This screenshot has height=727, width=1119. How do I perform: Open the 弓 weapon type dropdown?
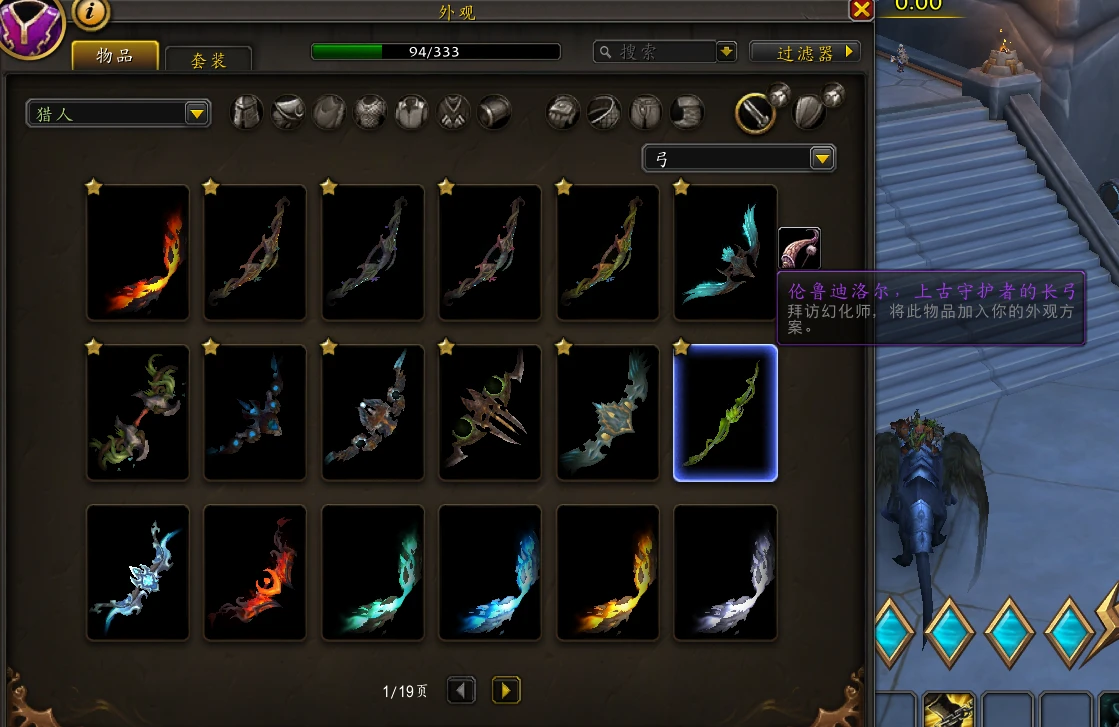tap(738, 158)
